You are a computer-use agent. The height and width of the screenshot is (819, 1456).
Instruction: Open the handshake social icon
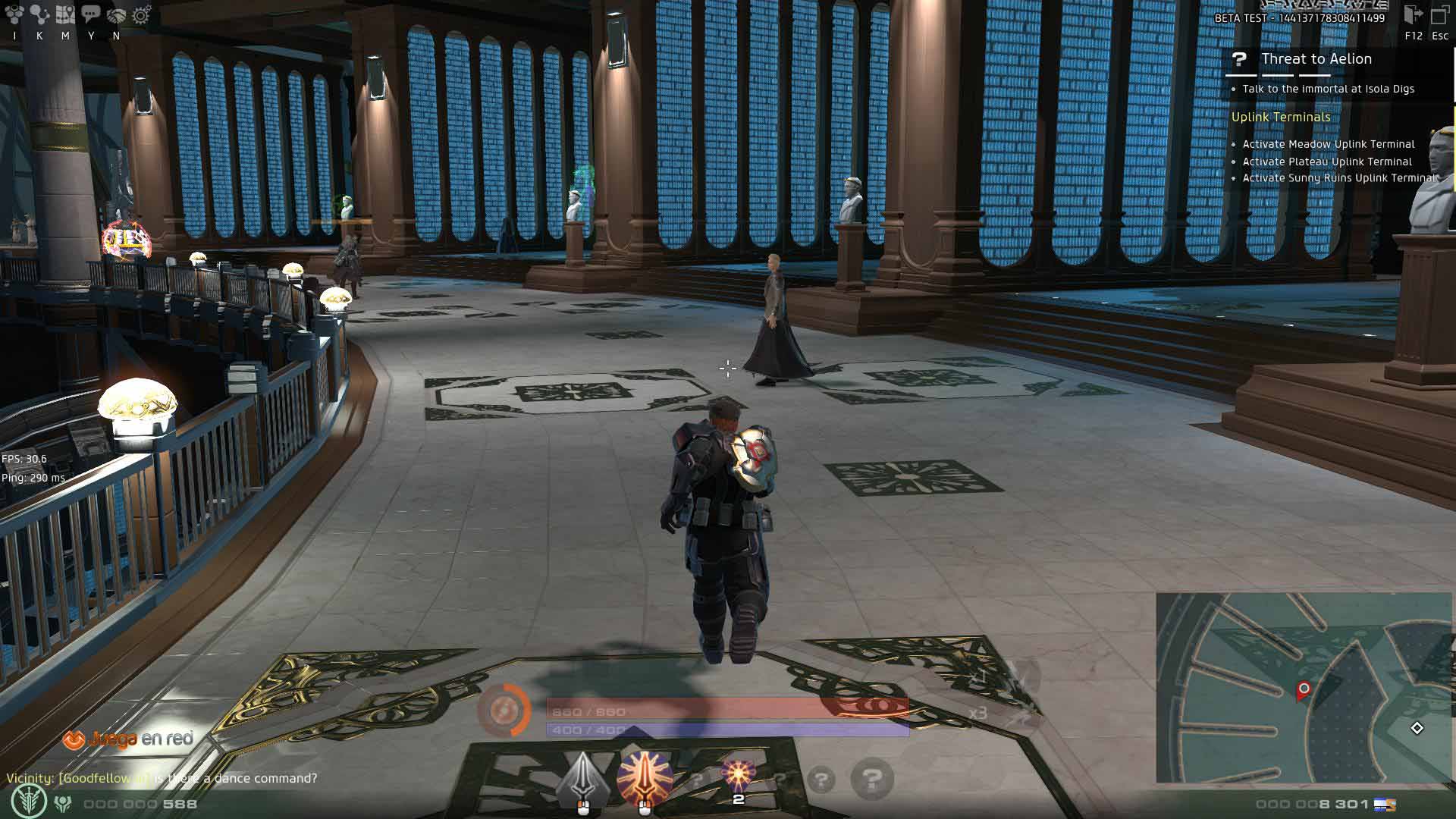(x=116, y=14)
